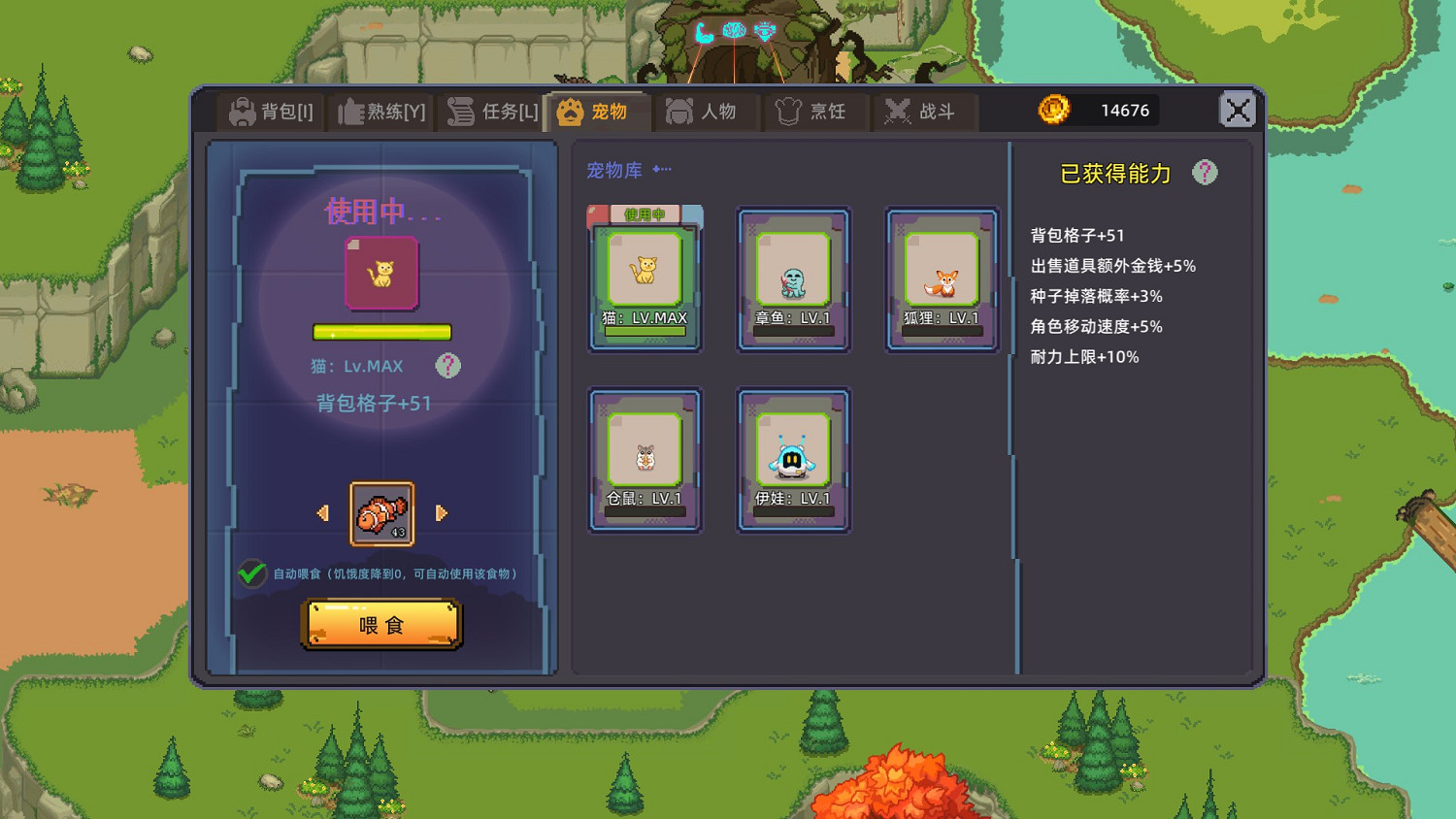Expand the 宠物库 plus indicator
Screen dimensions: 1456x819
pos(660,168)
